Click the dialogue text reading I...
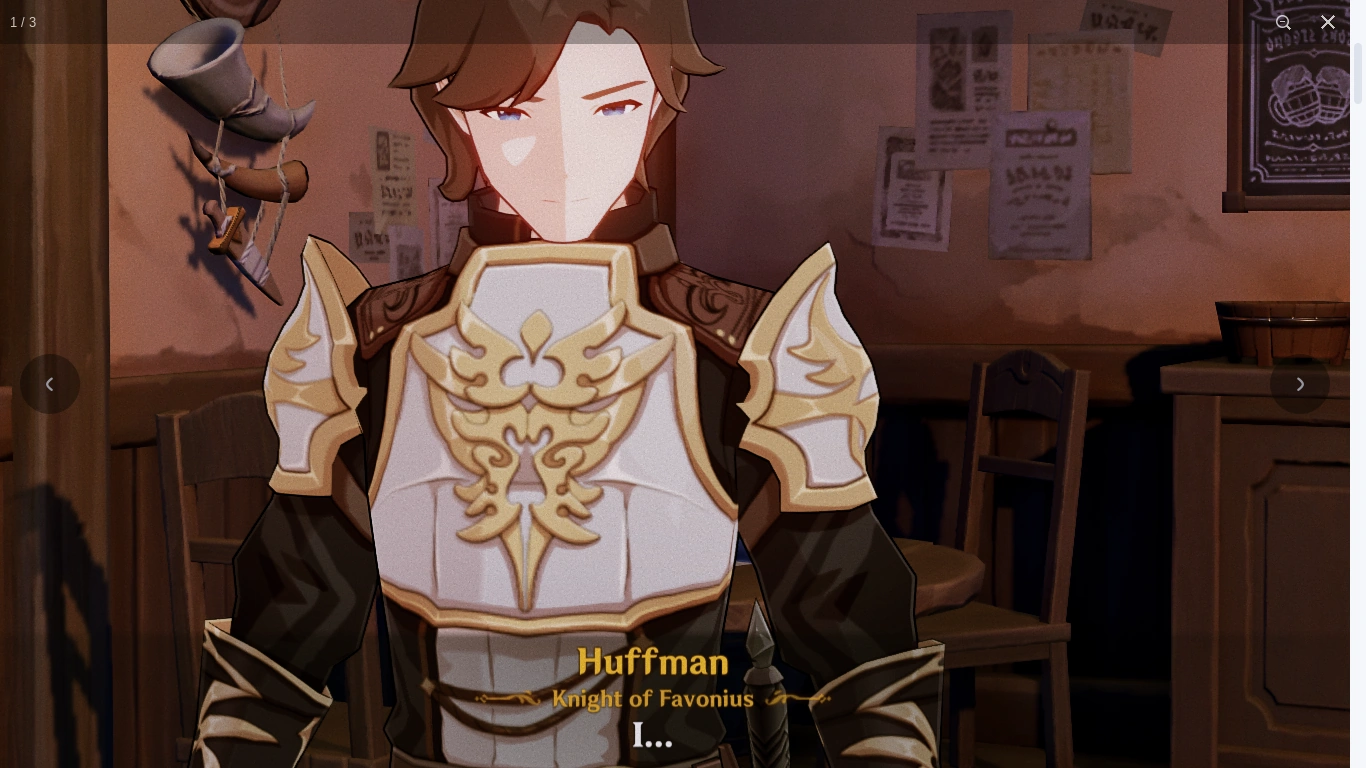 click(x=652, y=735)
